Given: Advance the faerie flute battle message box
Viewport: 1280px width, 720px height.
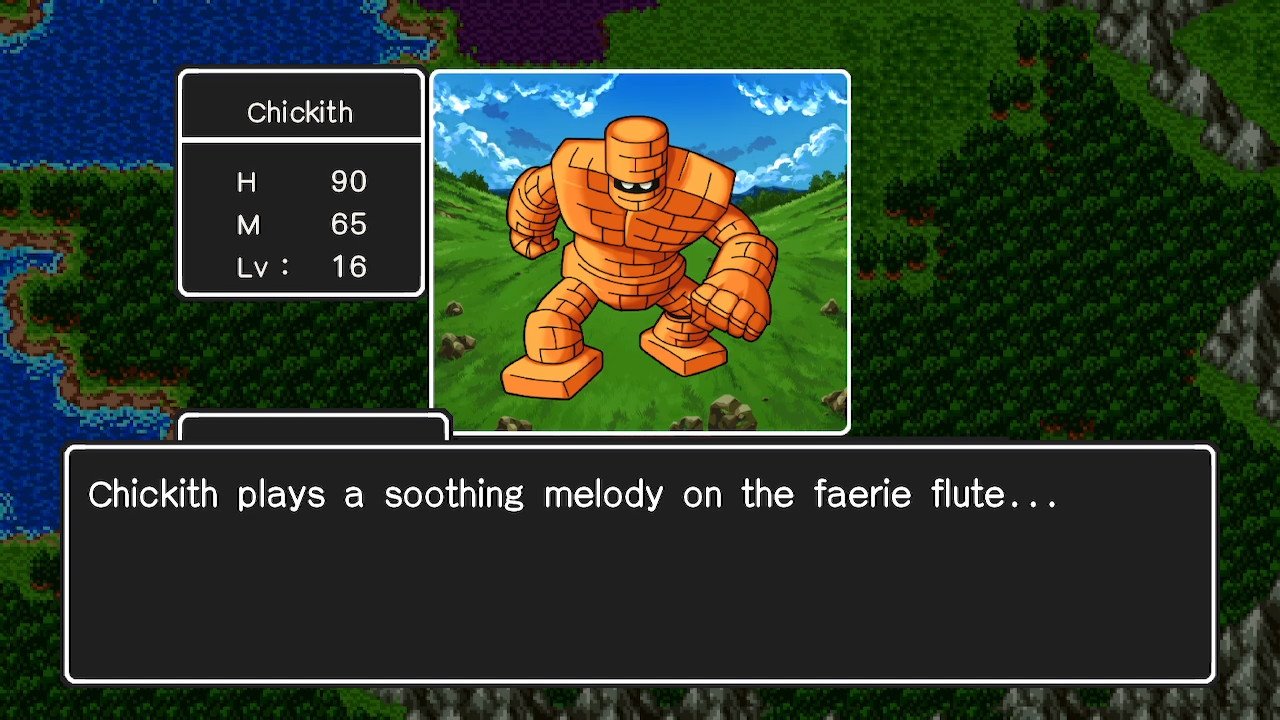Looking at the screenshot, I should 640,564.
